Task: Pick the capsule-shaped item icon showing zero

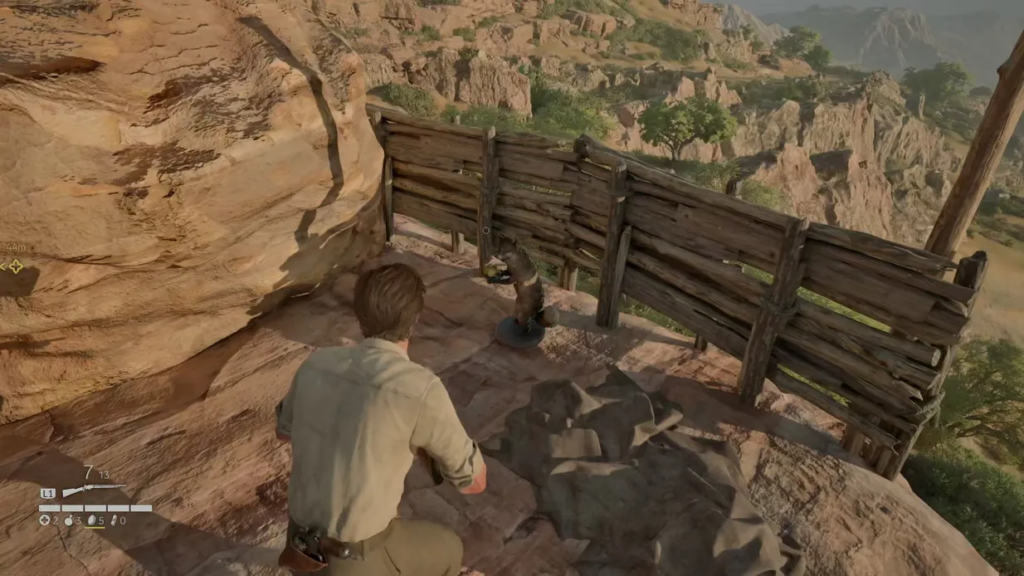Action: 114,520
